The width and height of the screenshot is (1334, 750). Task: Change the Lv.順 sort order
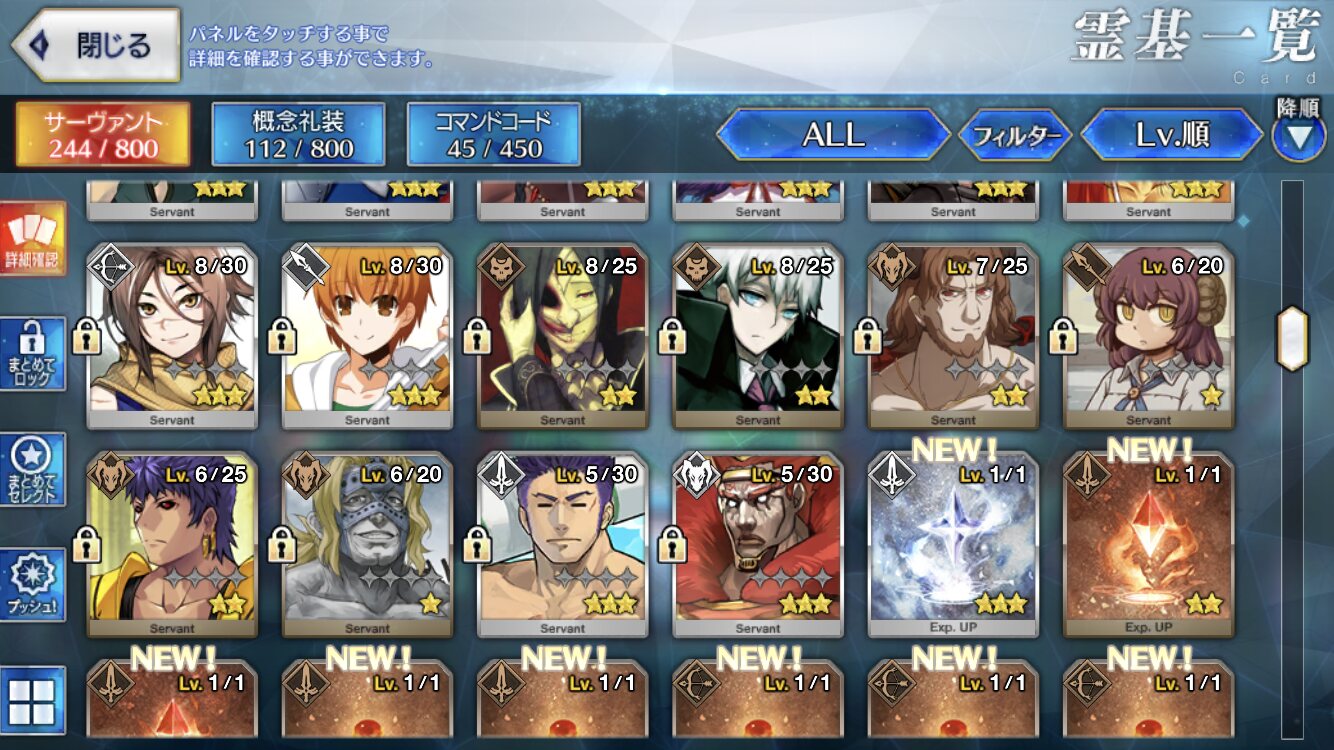[1172, 135]
